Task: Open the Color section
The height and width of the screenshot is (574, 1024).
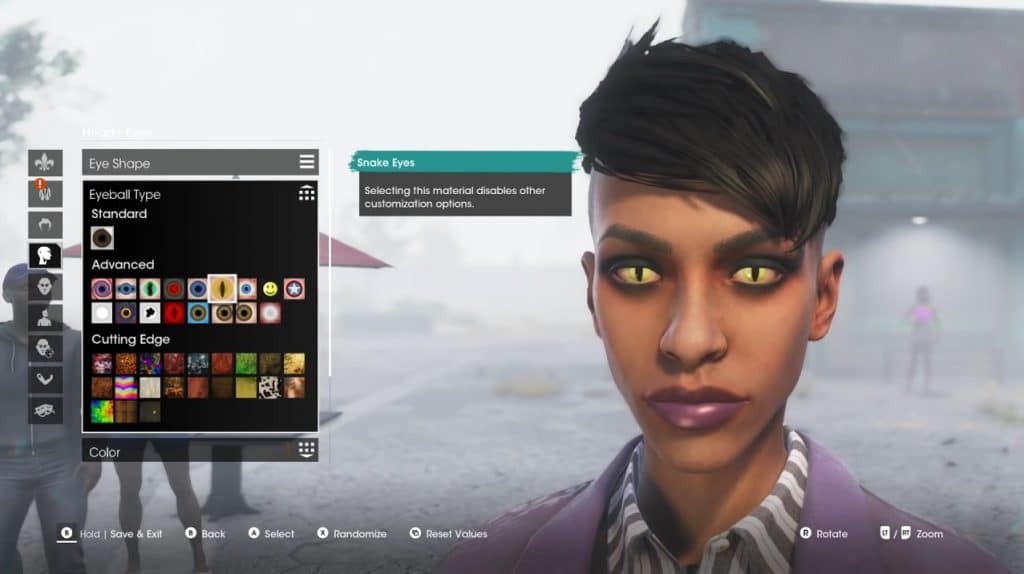Action: point(200,452)
